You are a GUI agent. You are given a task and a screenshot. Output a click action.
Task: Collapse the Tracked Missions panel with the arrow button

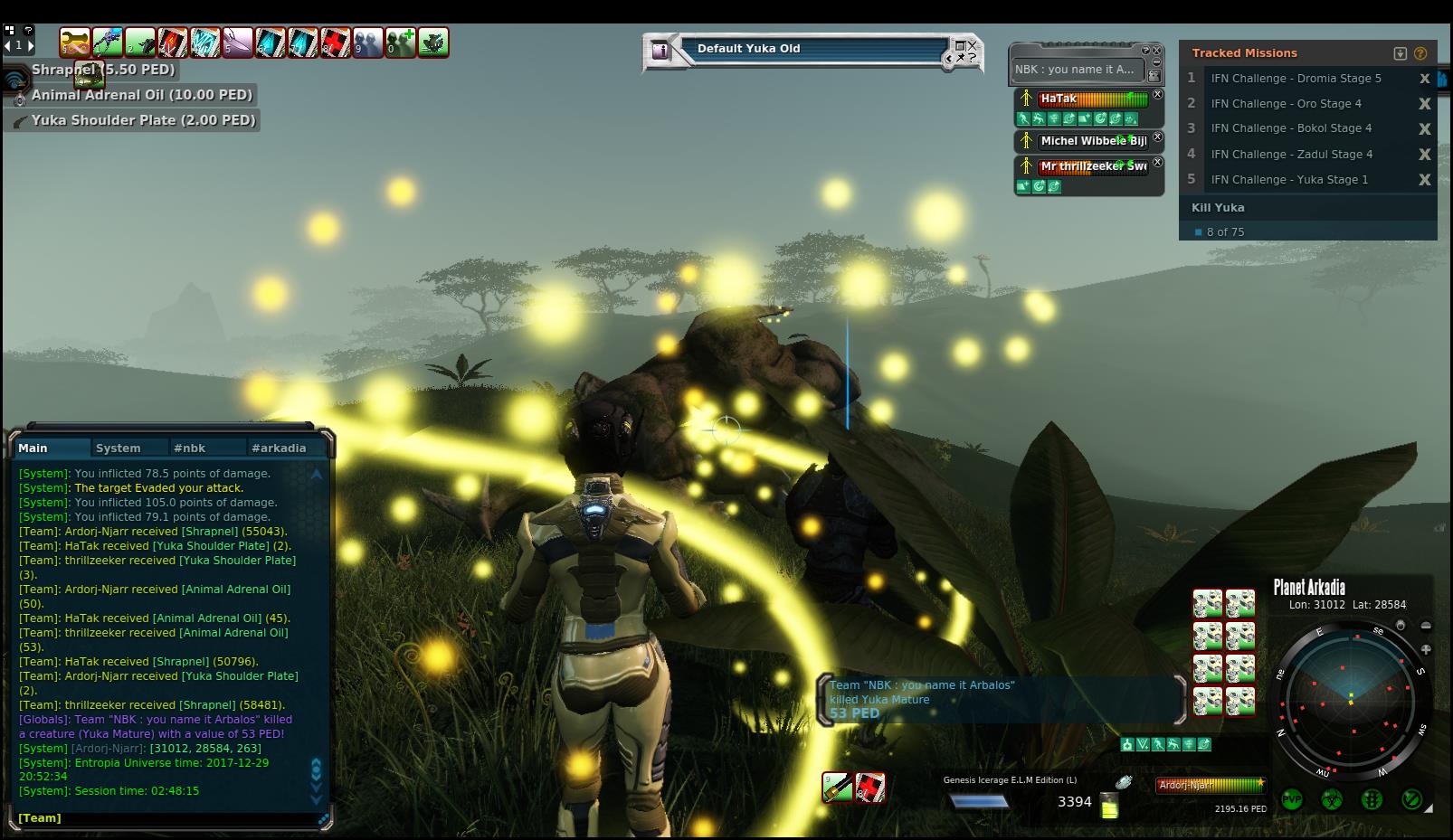pyautogui.click(x=1401, y=53)
